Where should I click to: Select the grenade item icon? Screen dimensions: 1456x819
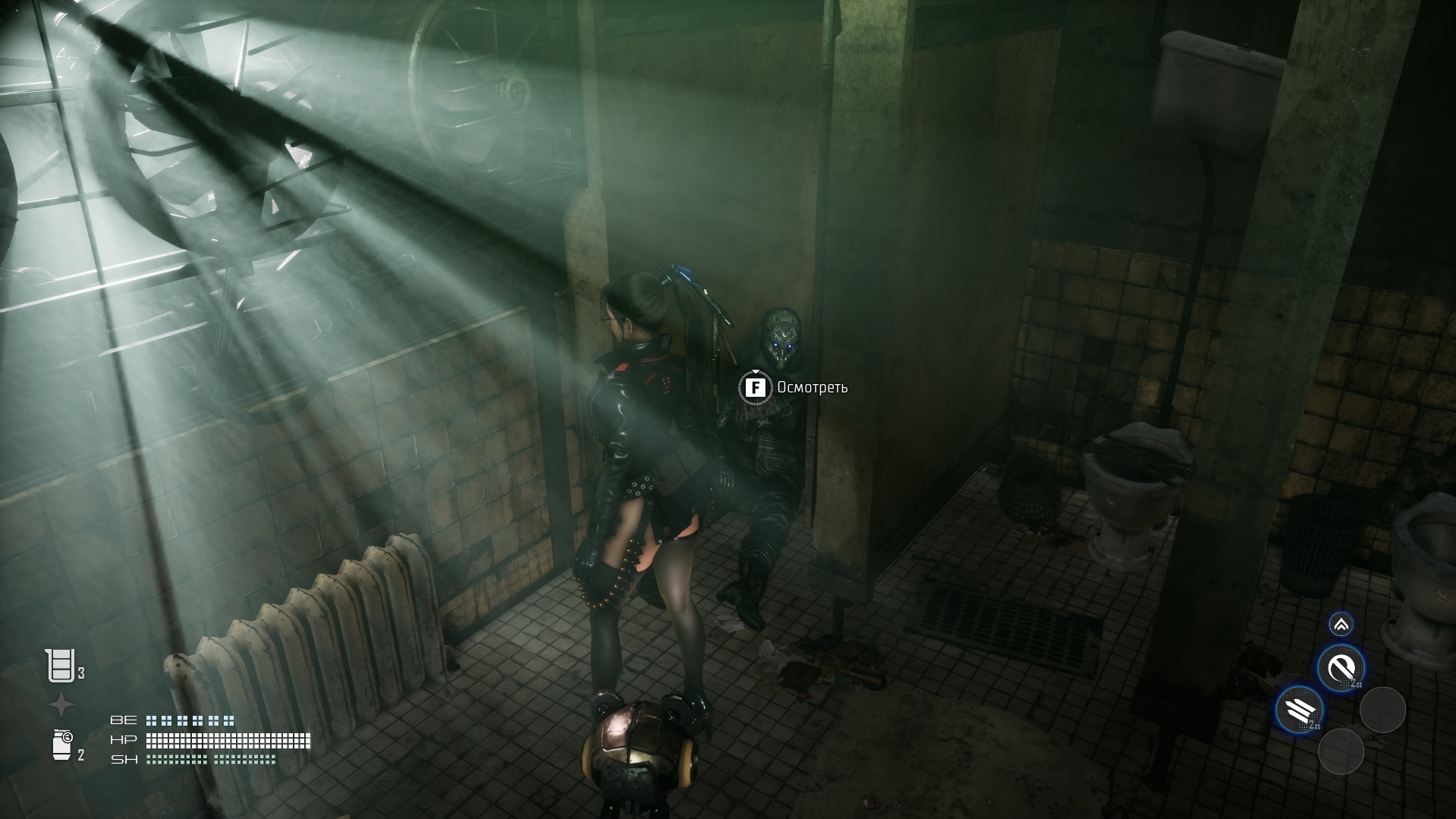pyautogui.click(x=62, y=745)
